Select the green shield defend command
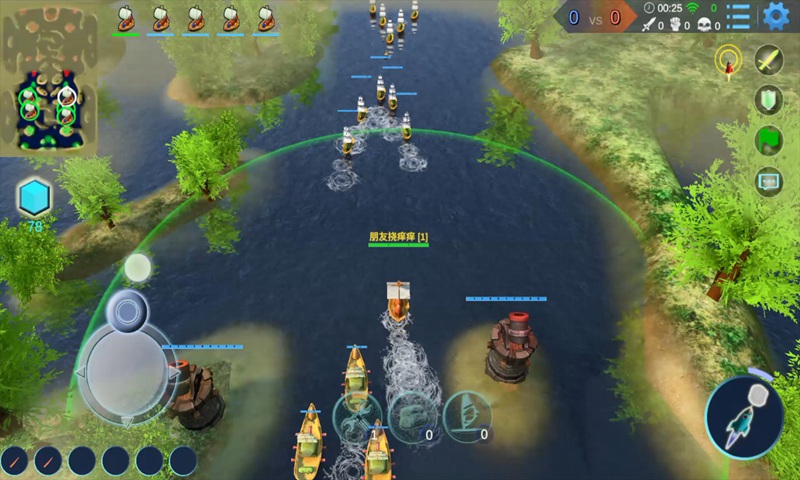 coord(768,100)
